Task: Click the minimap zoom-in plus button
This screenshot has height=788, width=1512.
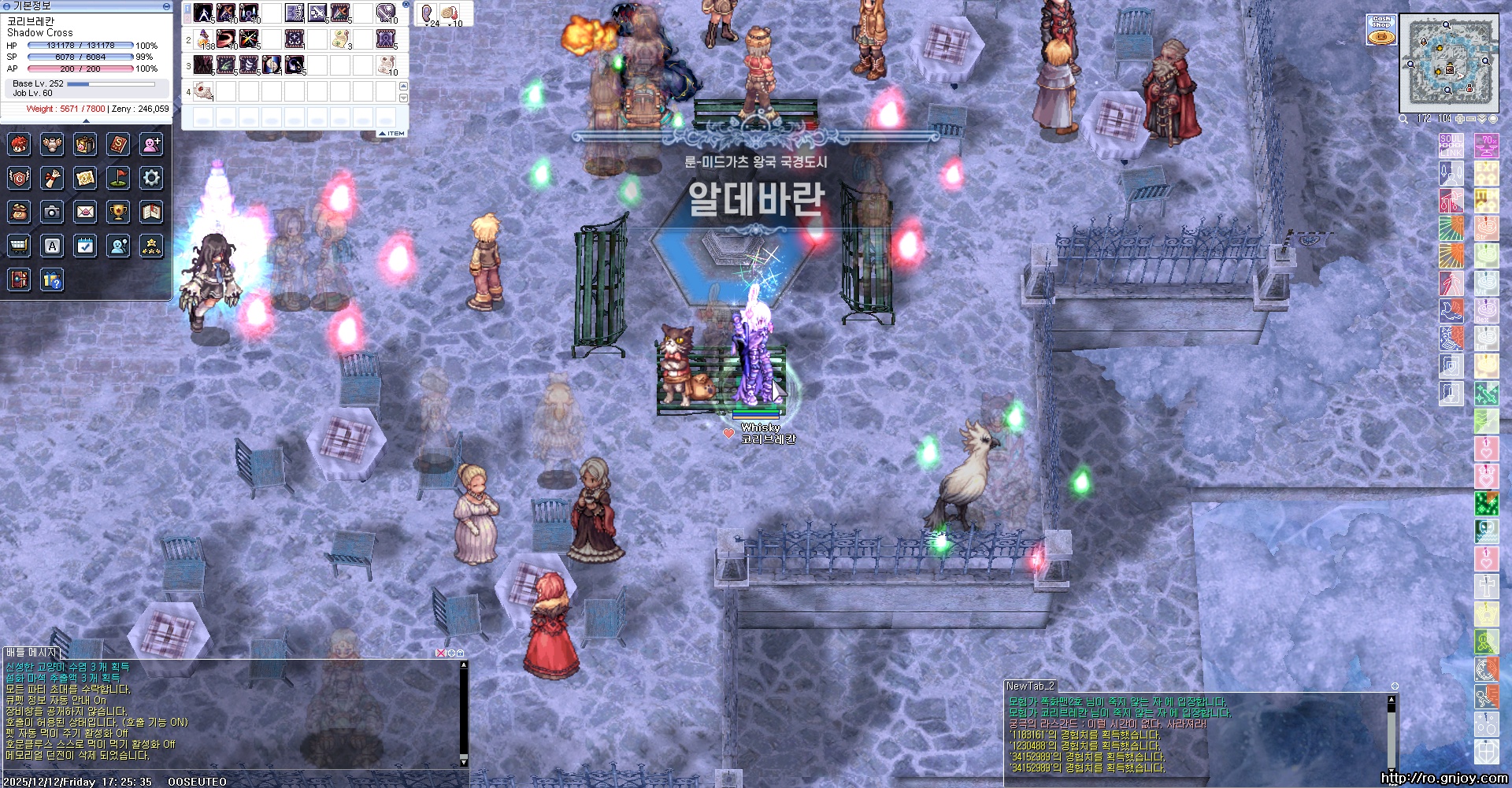Action: (1459, 119)
